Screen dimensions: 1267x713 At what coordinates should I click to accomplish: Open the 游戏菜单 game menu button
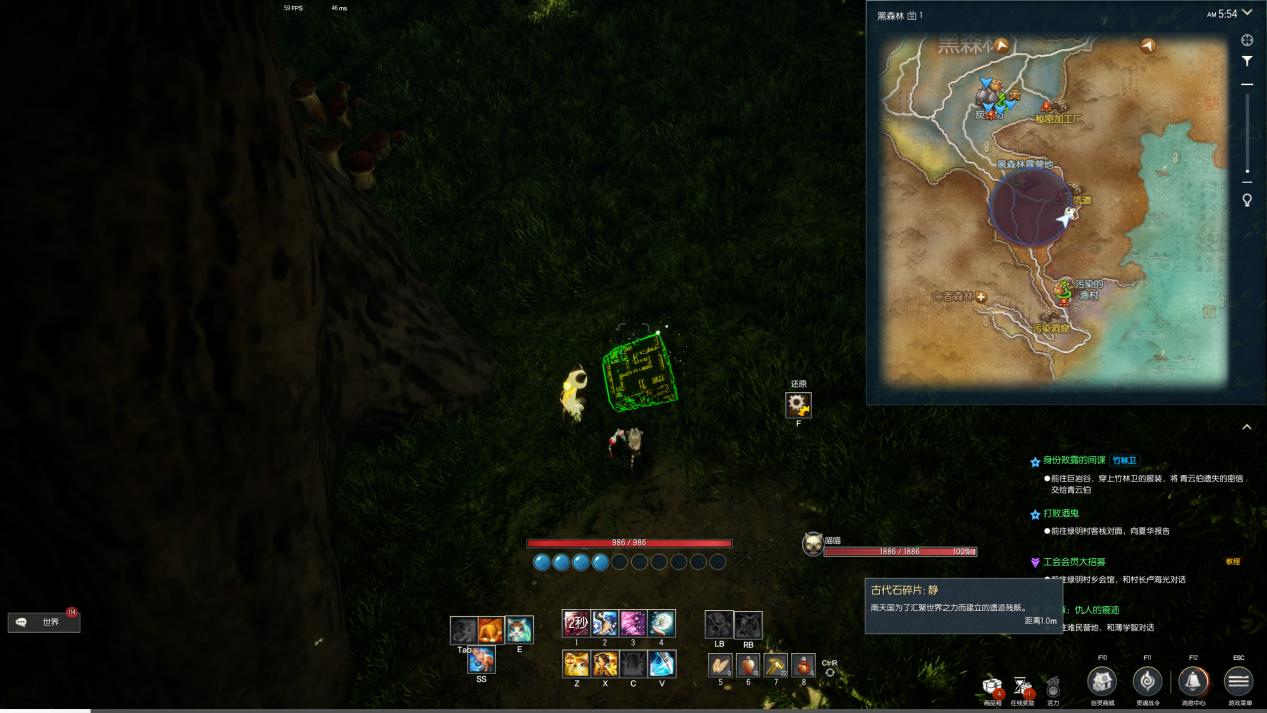1238,681
